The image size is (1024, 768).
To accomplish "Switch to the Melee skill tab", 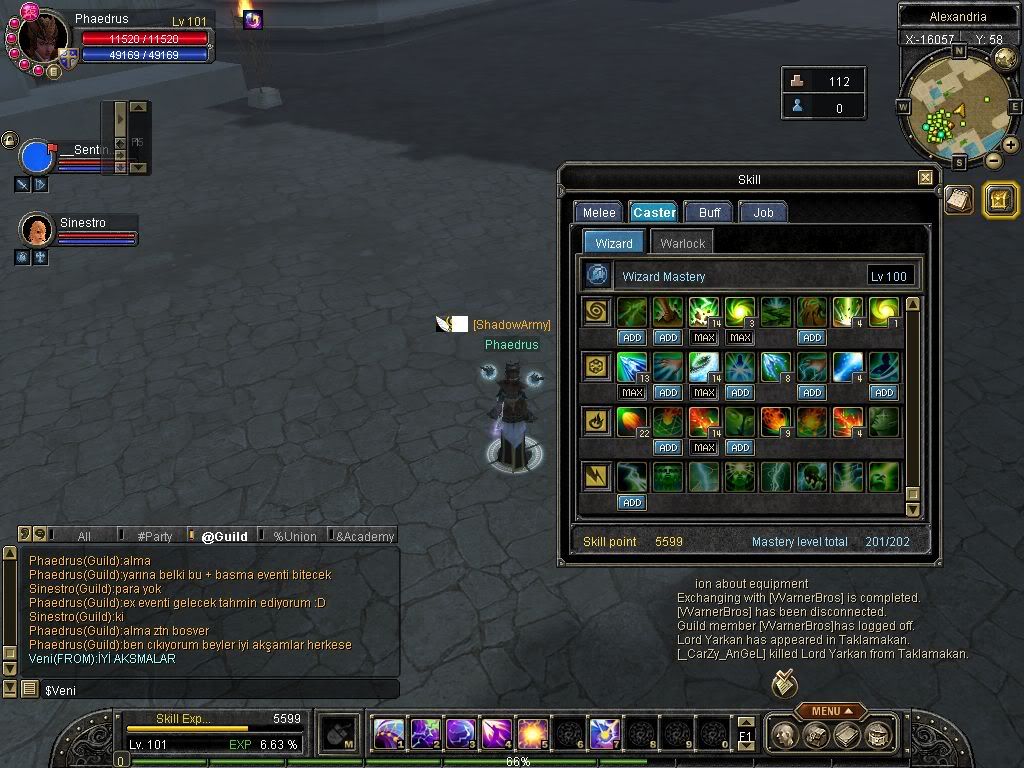I will (599, 212).
